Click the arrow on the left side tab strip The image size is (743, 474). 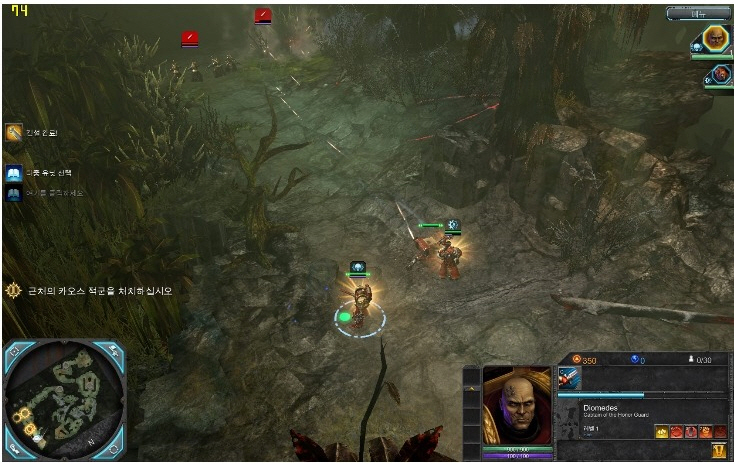(x=472, y=385)
